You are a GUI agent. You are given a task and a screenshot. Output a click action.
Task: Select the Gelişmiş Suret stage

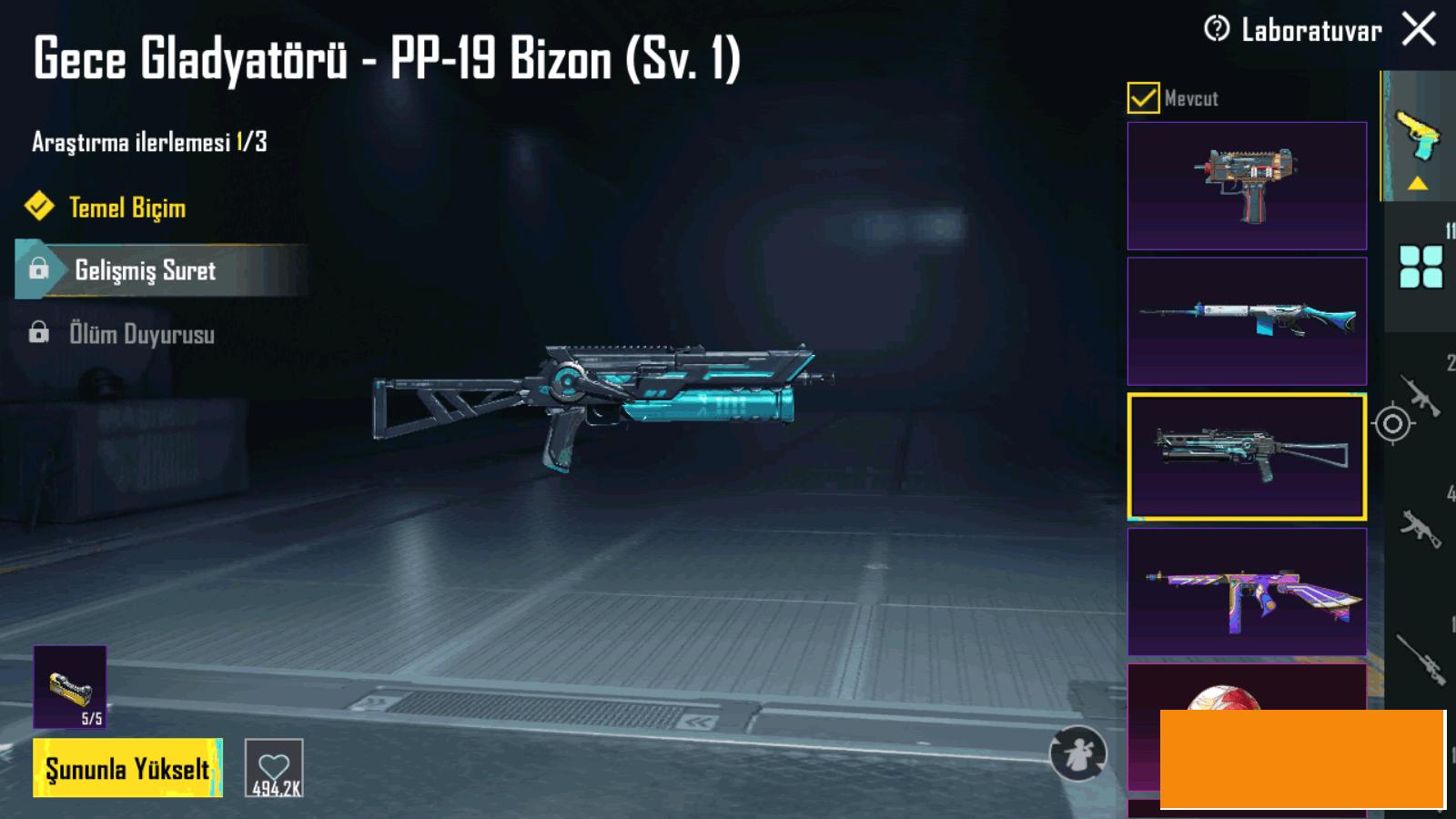[x=146, y=270]
